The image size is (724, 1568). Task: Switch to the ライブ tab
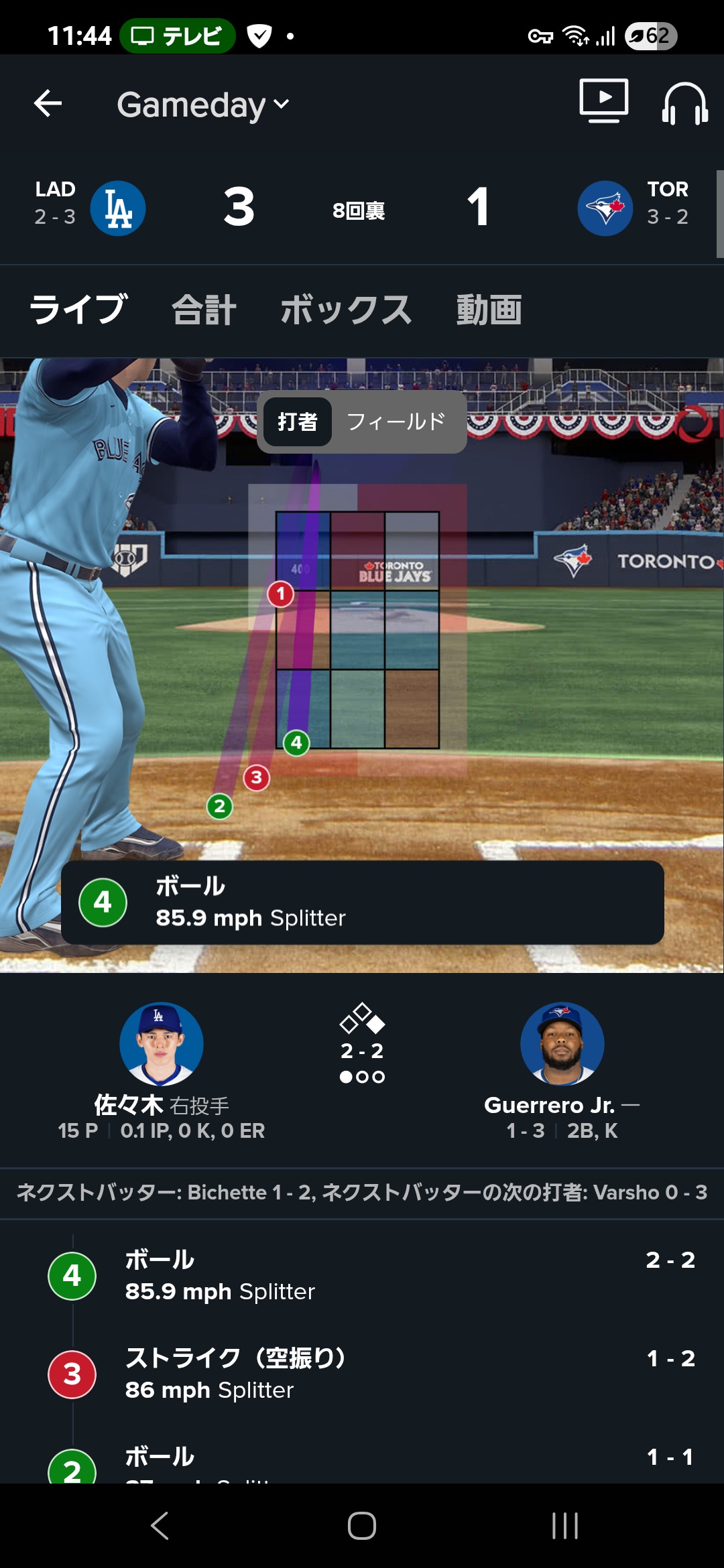(x=78, y=310)
